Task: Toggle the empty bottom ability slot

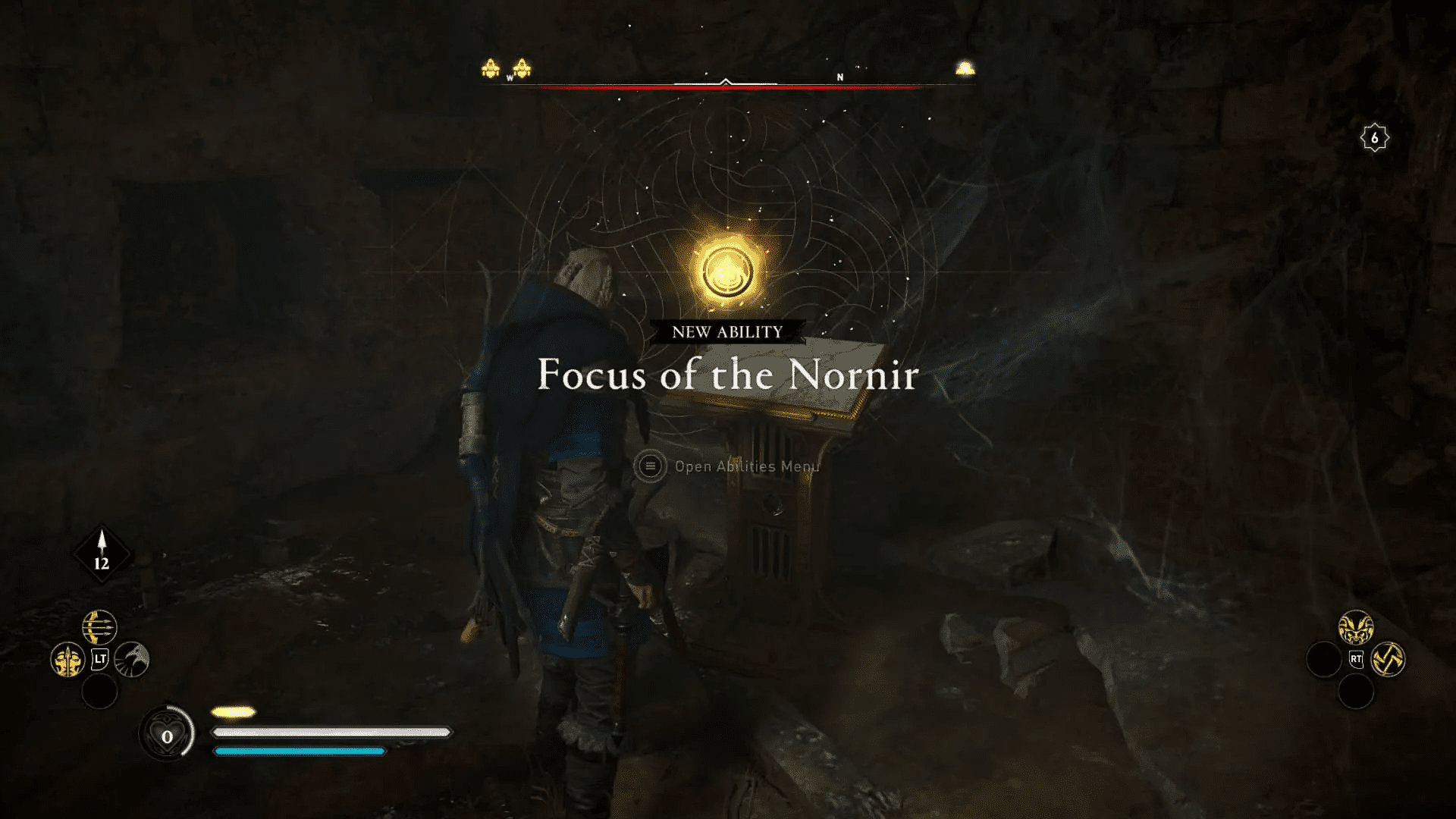Action: tap(100, 692)
